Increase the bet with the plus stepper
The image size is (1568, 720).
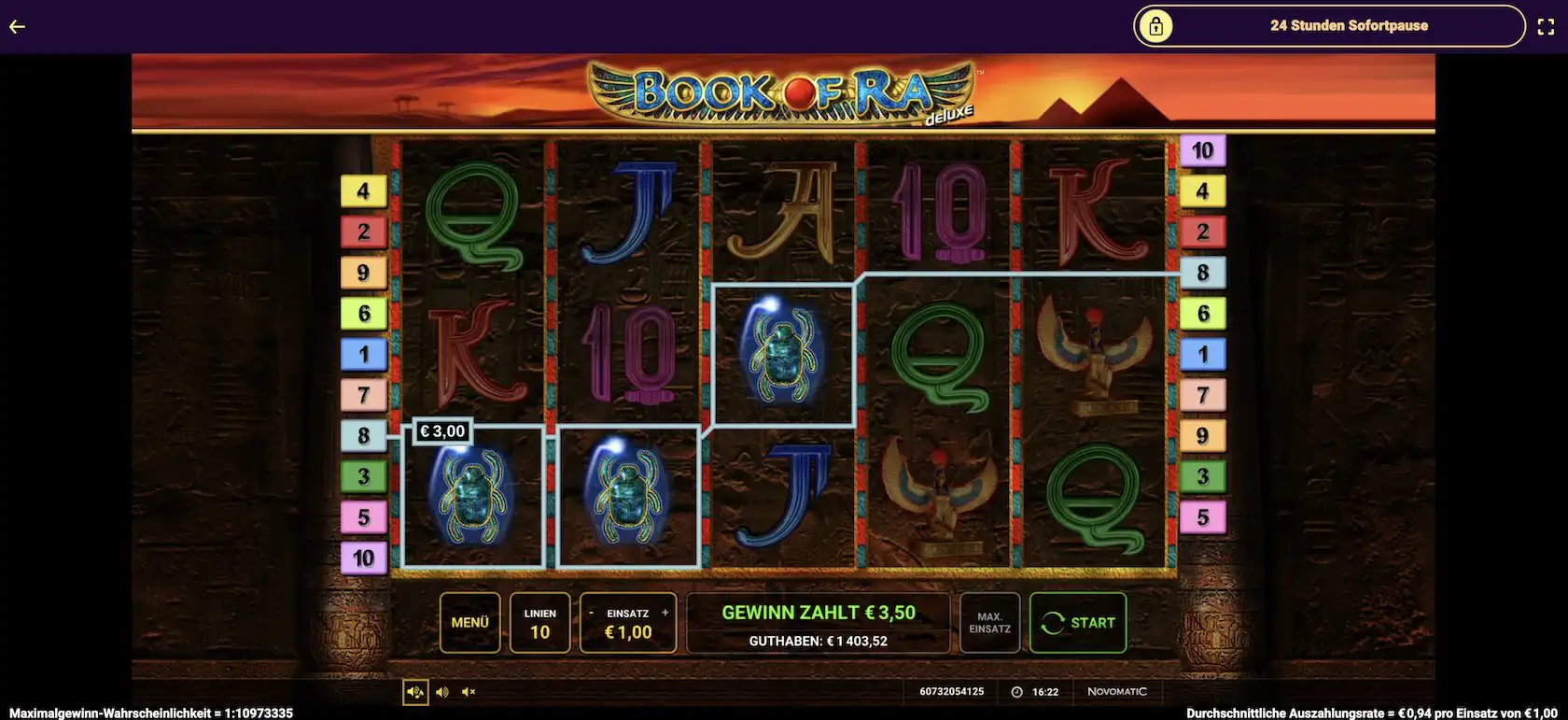665,612
